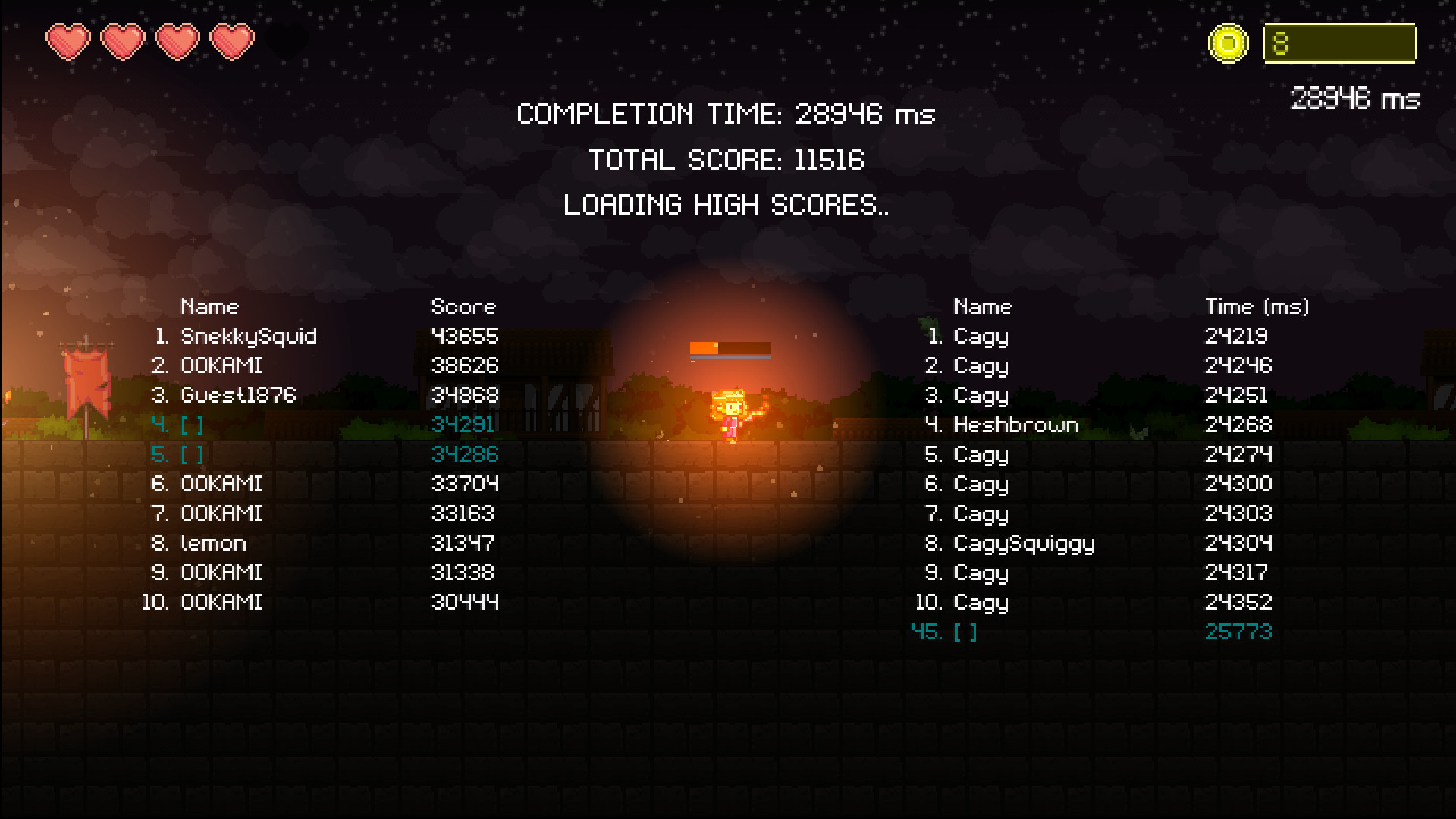
Task: Click the coin counter field showing 8
Action: [x=1340, y=45]
